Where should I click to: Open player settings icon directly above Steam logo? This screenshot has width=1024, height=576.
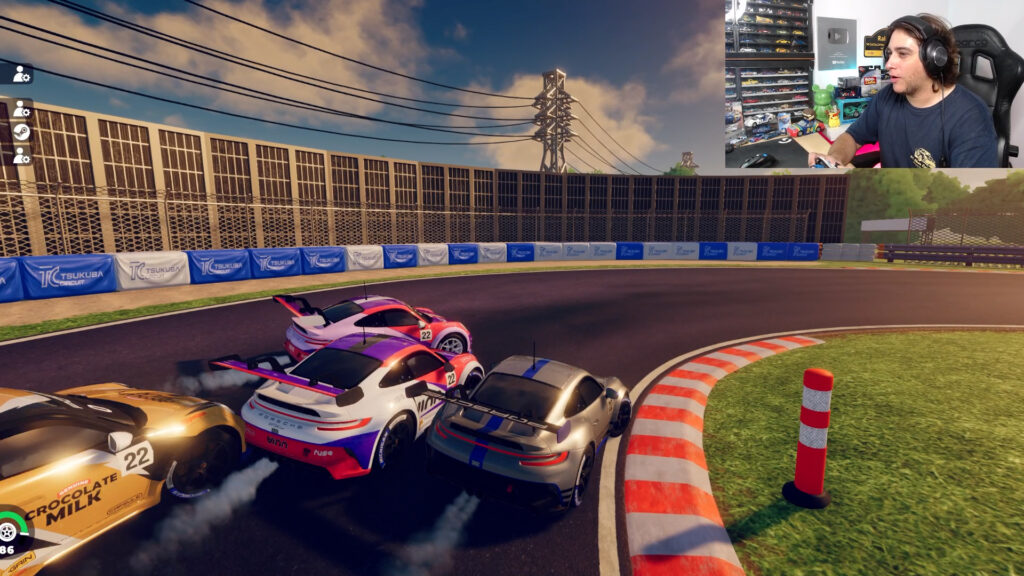click(21, 109)
